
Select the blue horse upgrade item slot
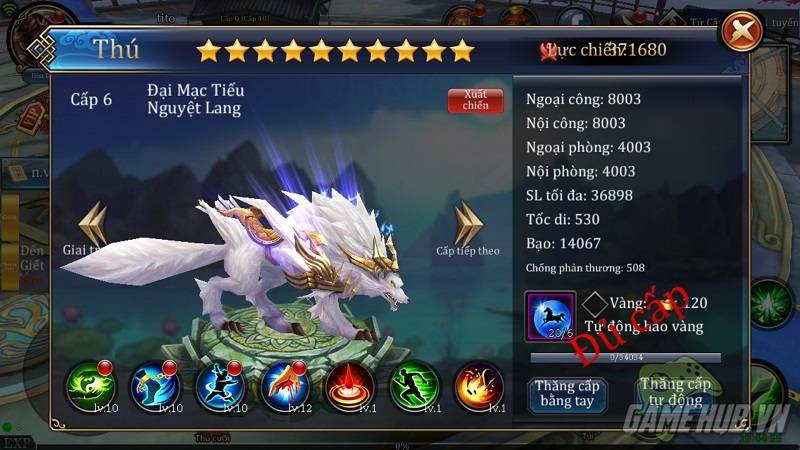click(x=550, y=316)
